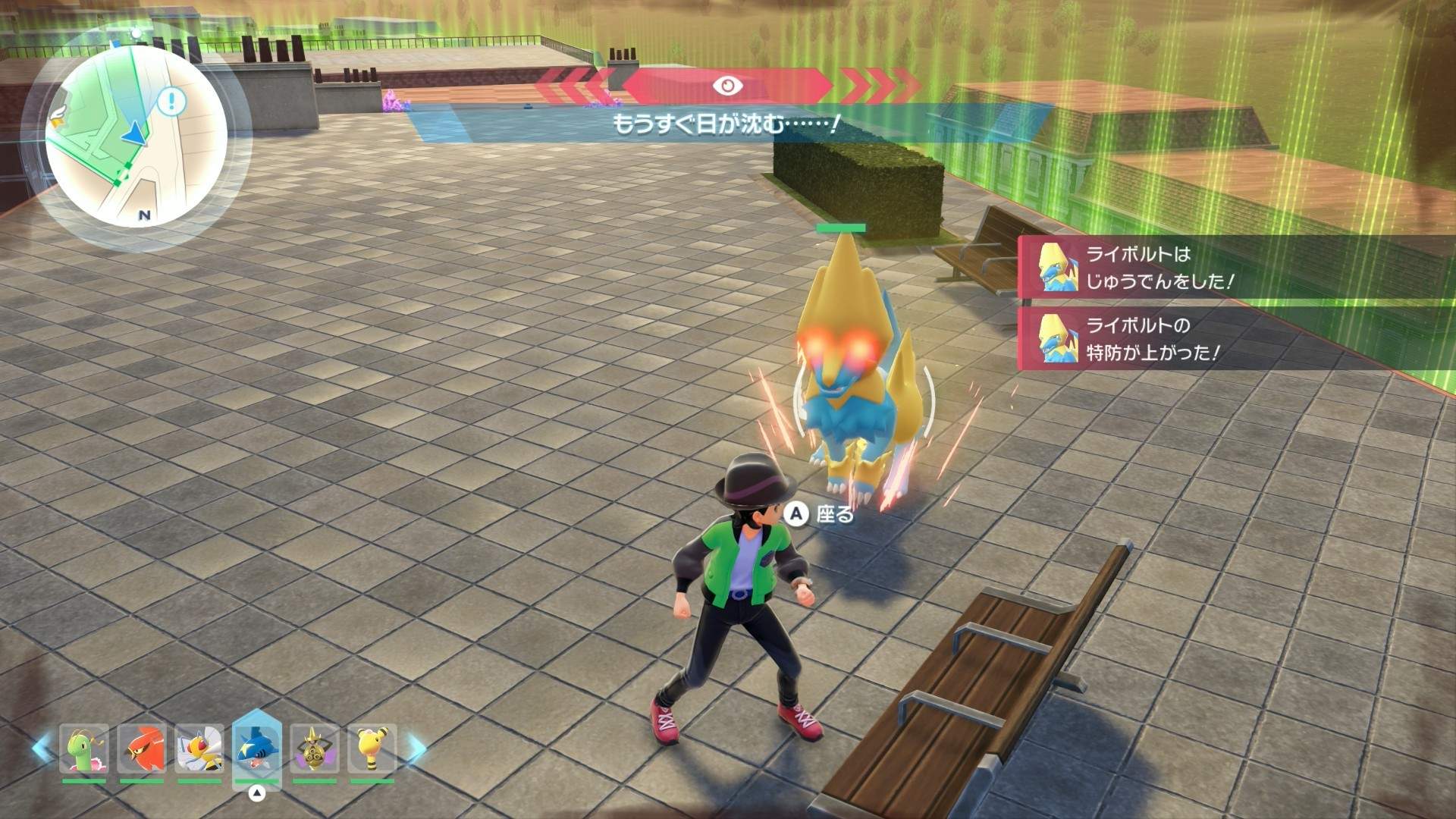Viewport: 1456px width, 819px height.
Task: Select Meganium in the party bar
Action: click(x=84, y=749)
